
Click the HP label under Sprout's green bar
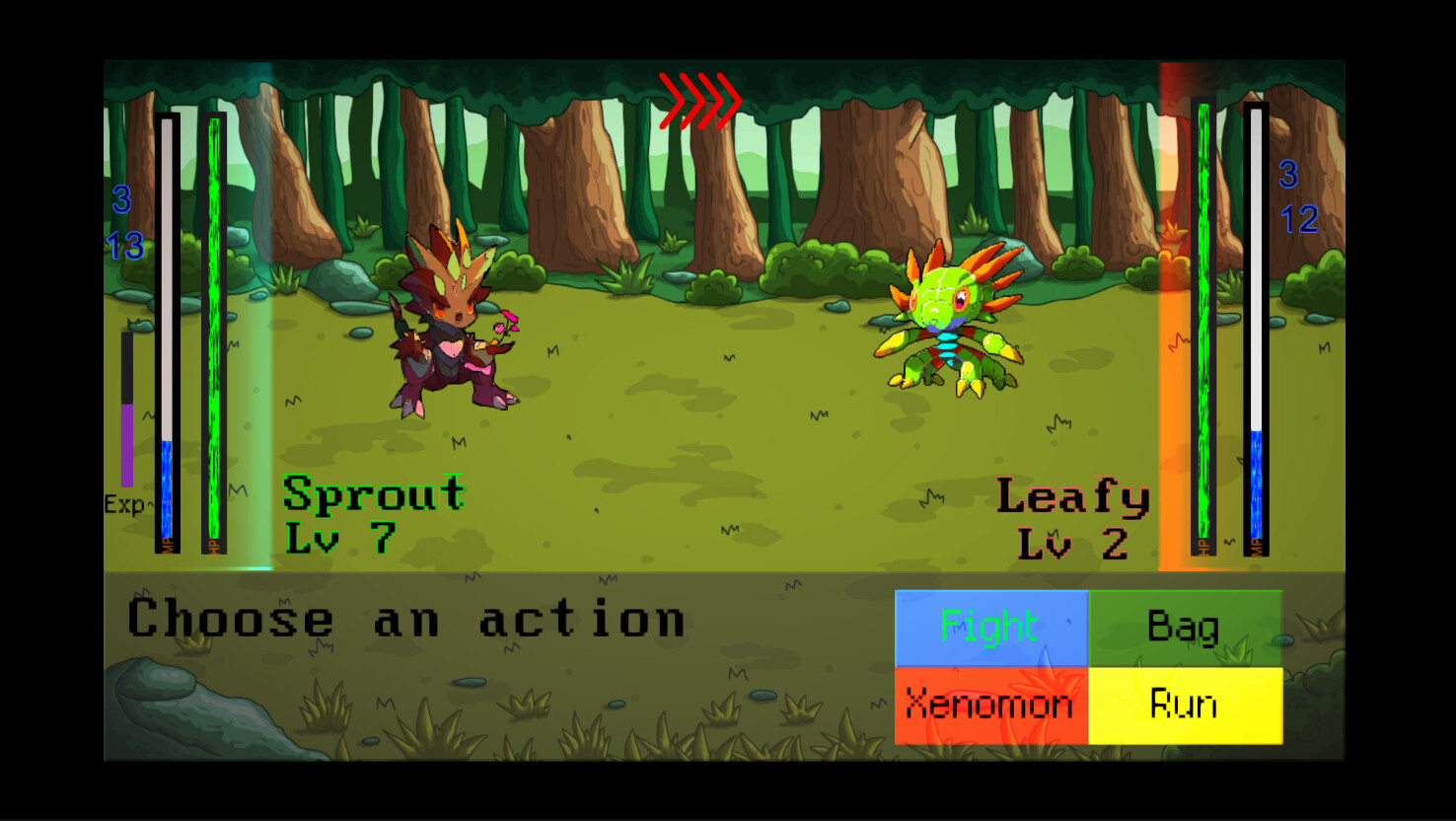tap(215, 545)
